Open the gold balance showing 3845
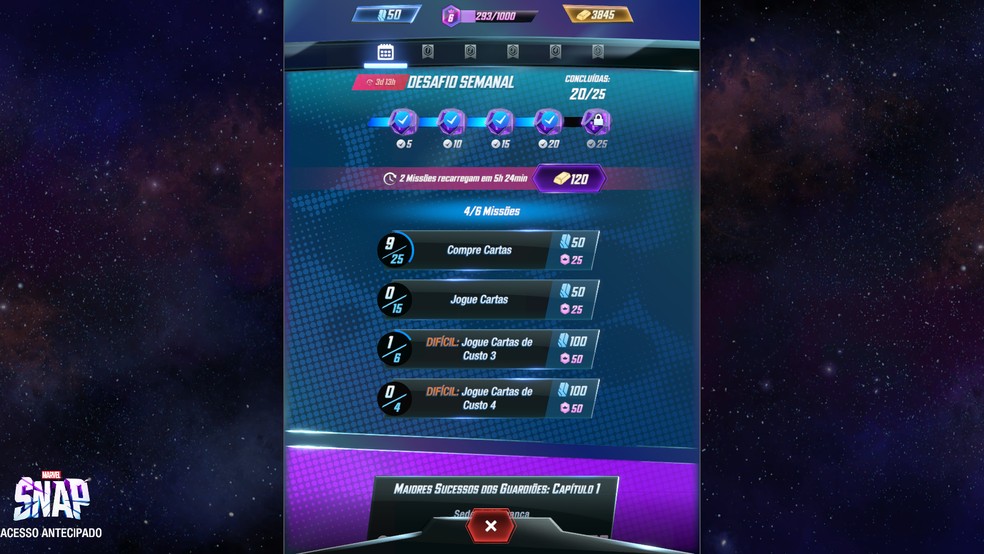Screen dimensions: 984x554 point(598,15)
